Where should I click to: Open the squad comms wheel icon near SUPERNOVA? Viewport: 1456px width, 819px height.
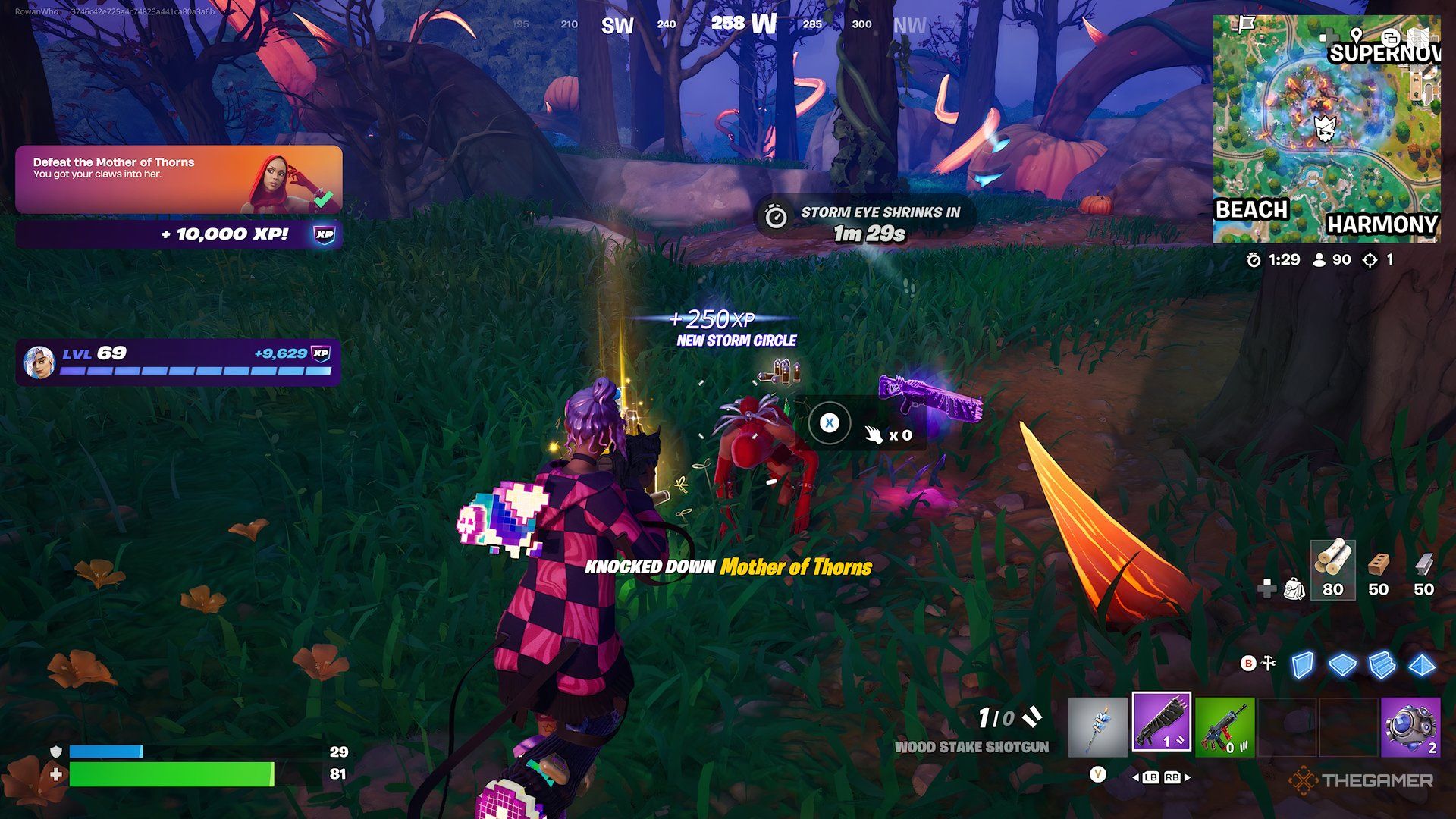pos(1390,38)
